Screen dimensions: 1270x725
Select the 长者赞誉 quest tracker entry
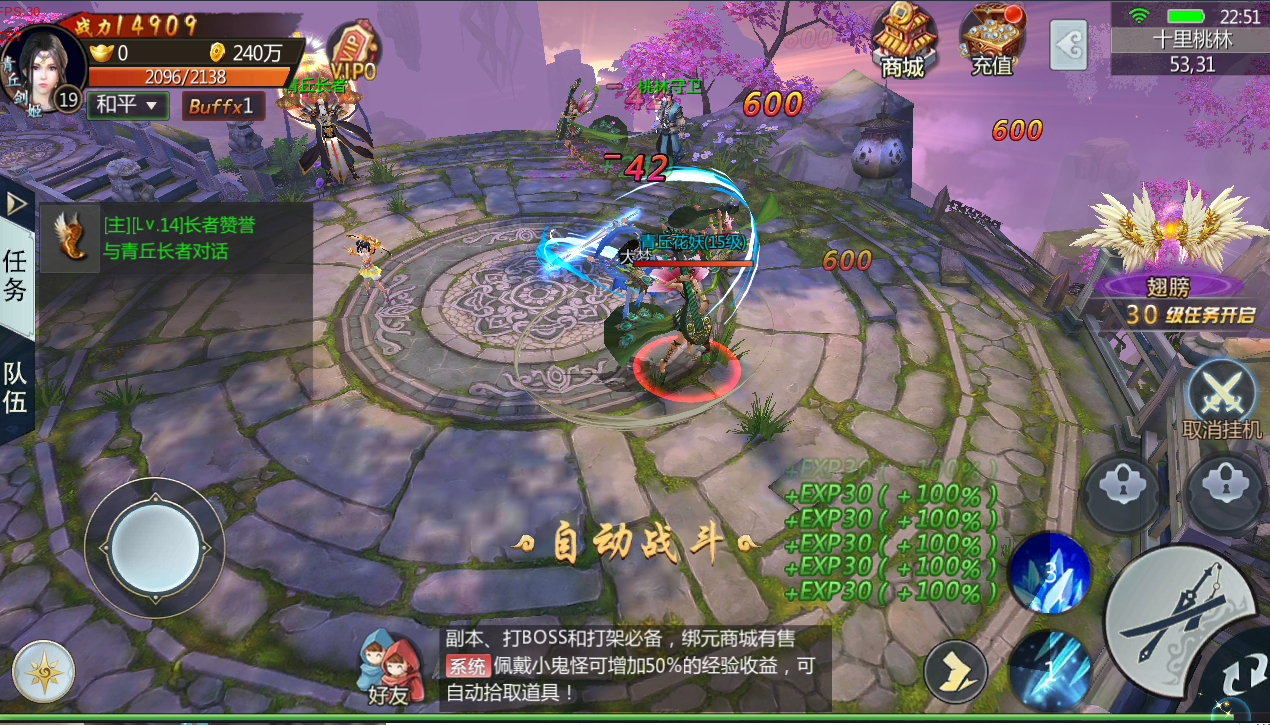point(175,238)
